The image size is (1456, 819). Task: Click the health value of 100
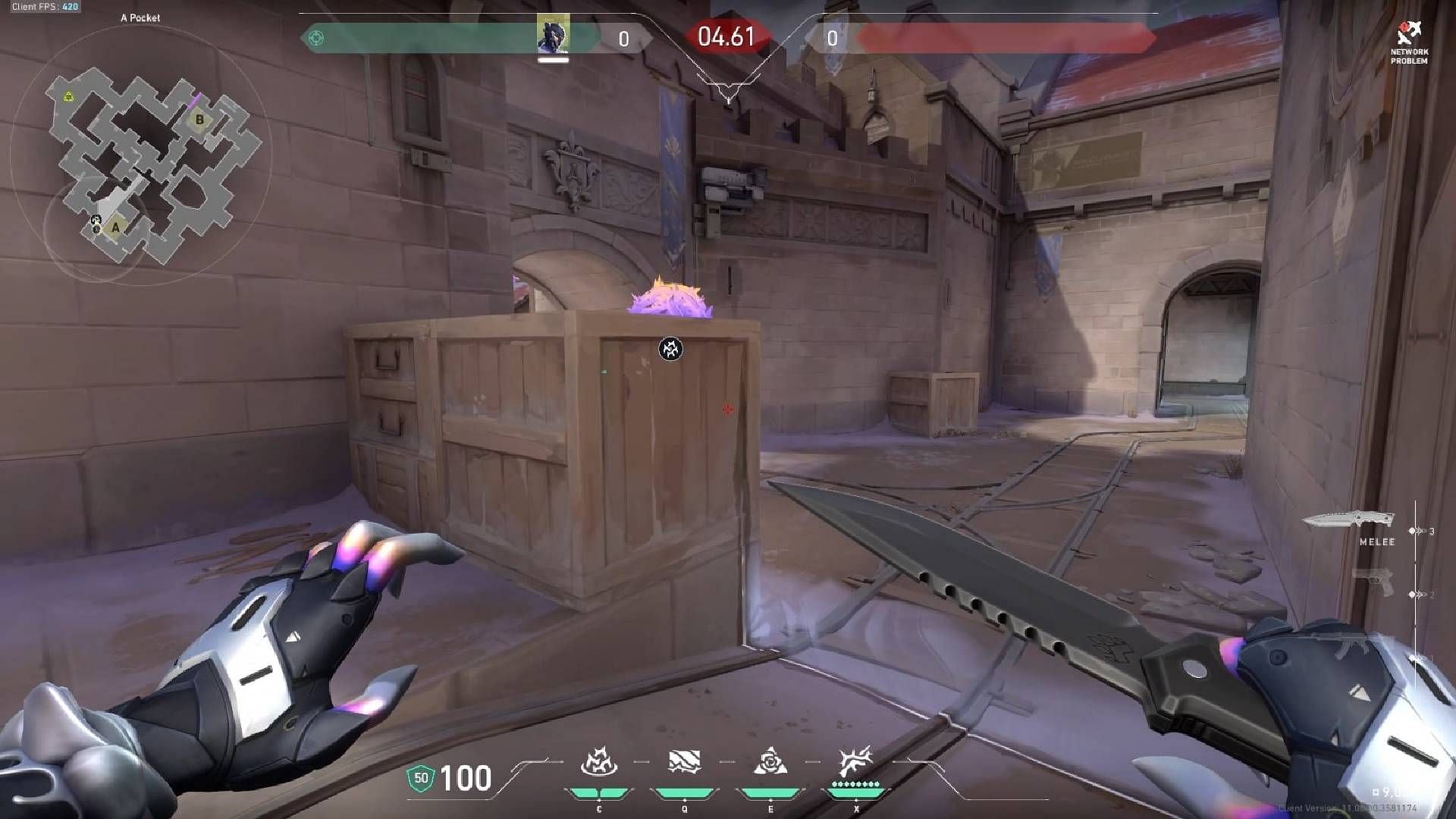(x=467, y=777)
